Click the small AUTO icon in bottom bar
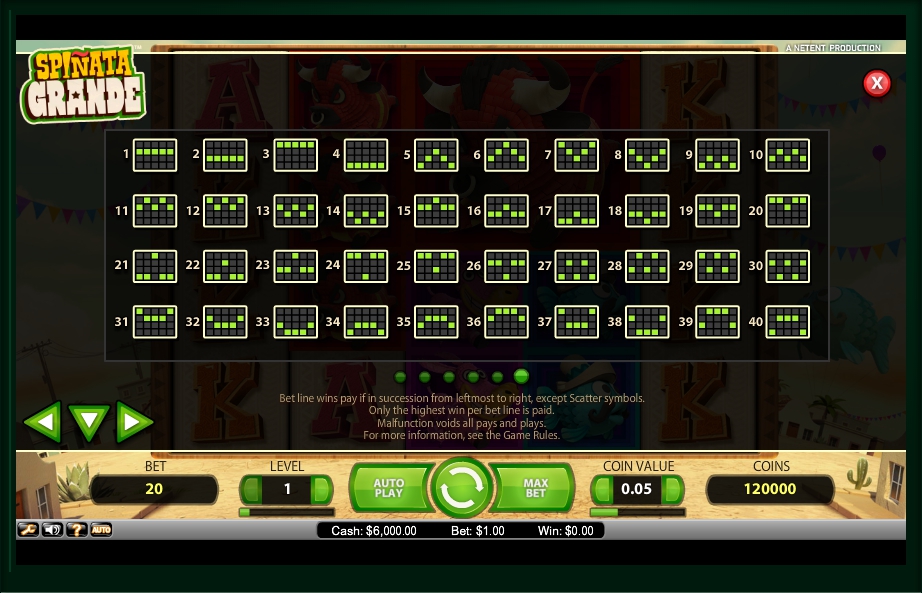922x593 pixels. 101,529
